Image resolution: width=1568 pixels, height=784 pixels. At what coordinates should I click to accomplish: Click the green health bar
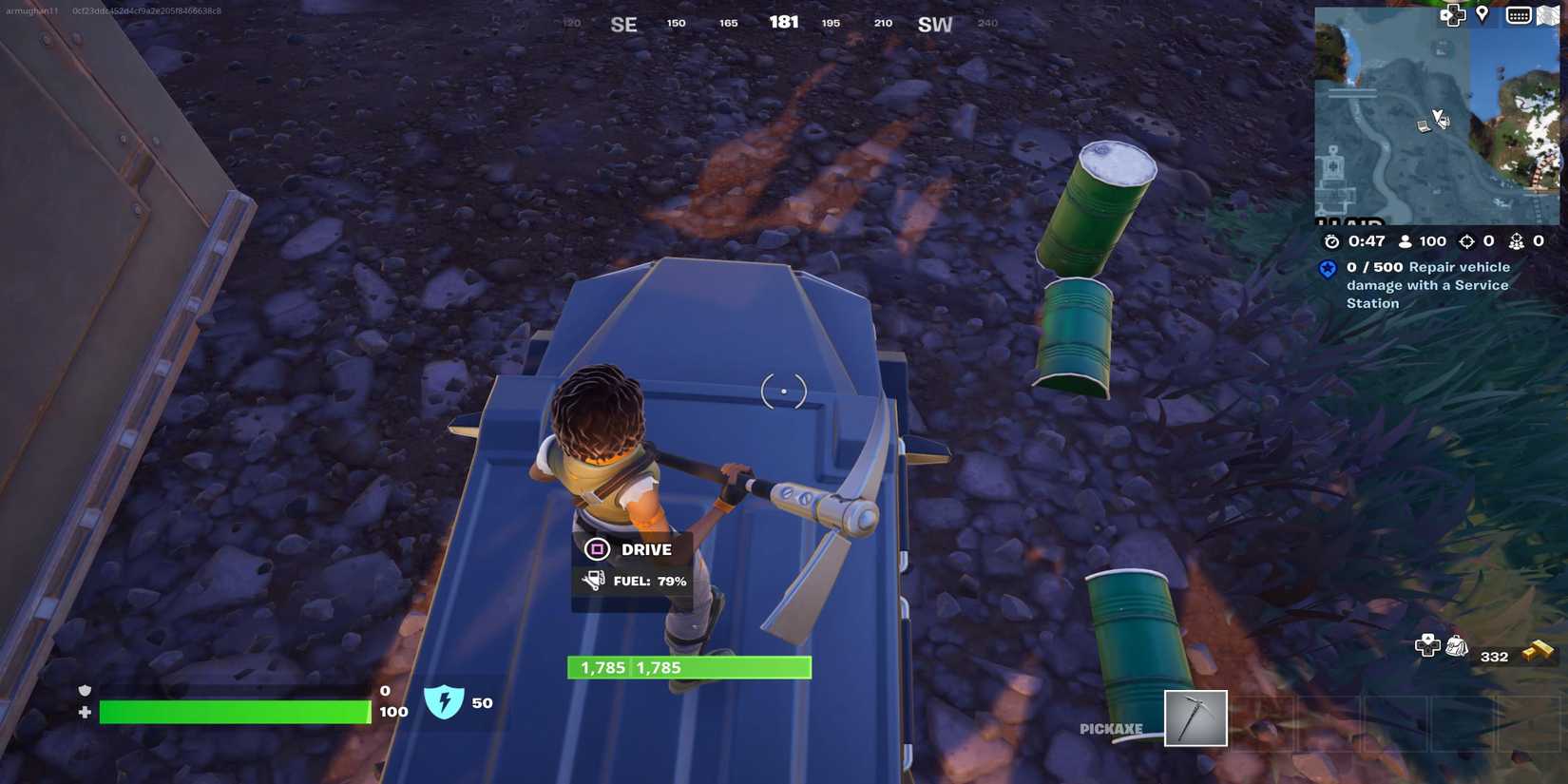[x=233, y=712]
